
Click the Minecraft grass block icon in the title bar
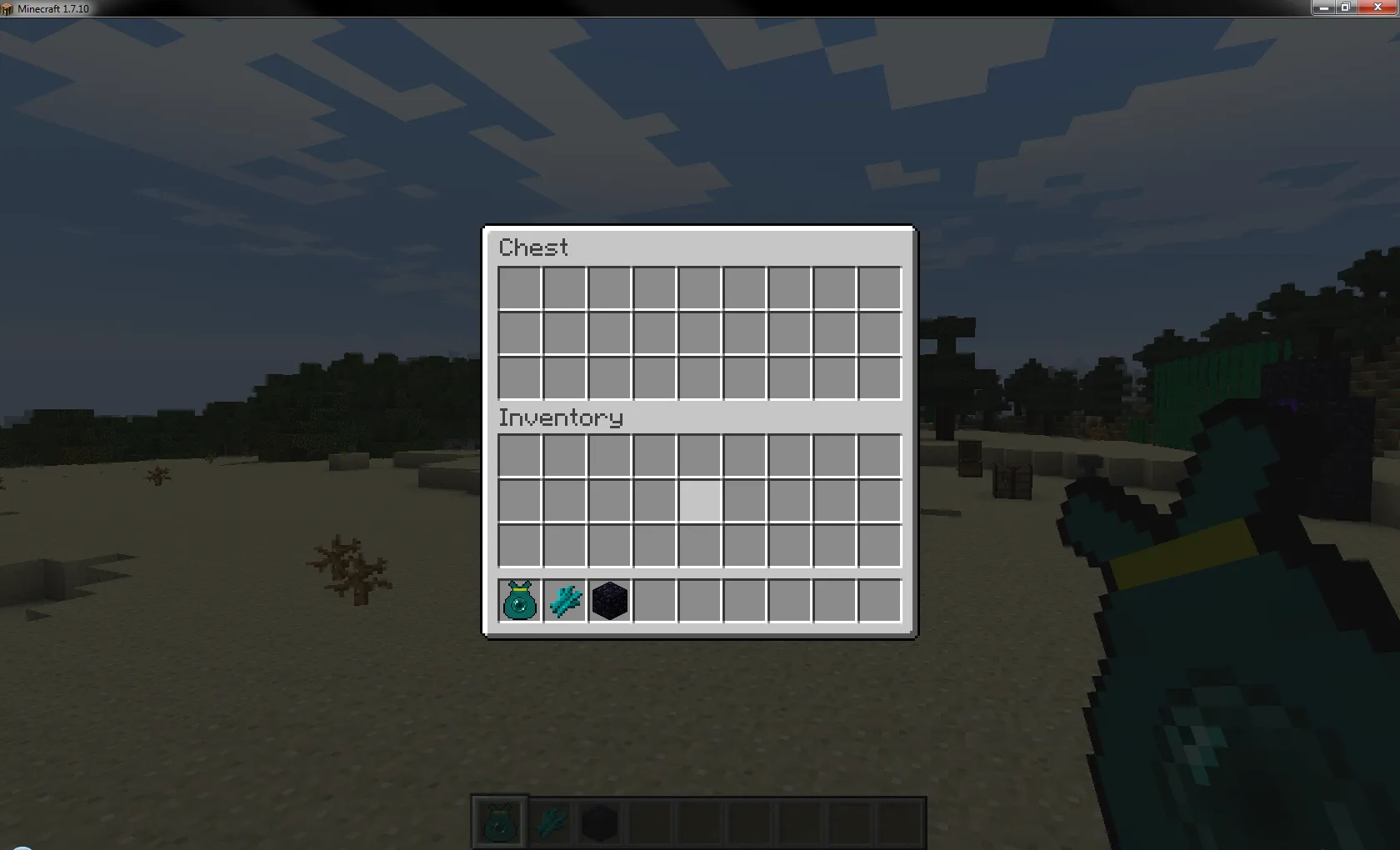coord(8,8)
